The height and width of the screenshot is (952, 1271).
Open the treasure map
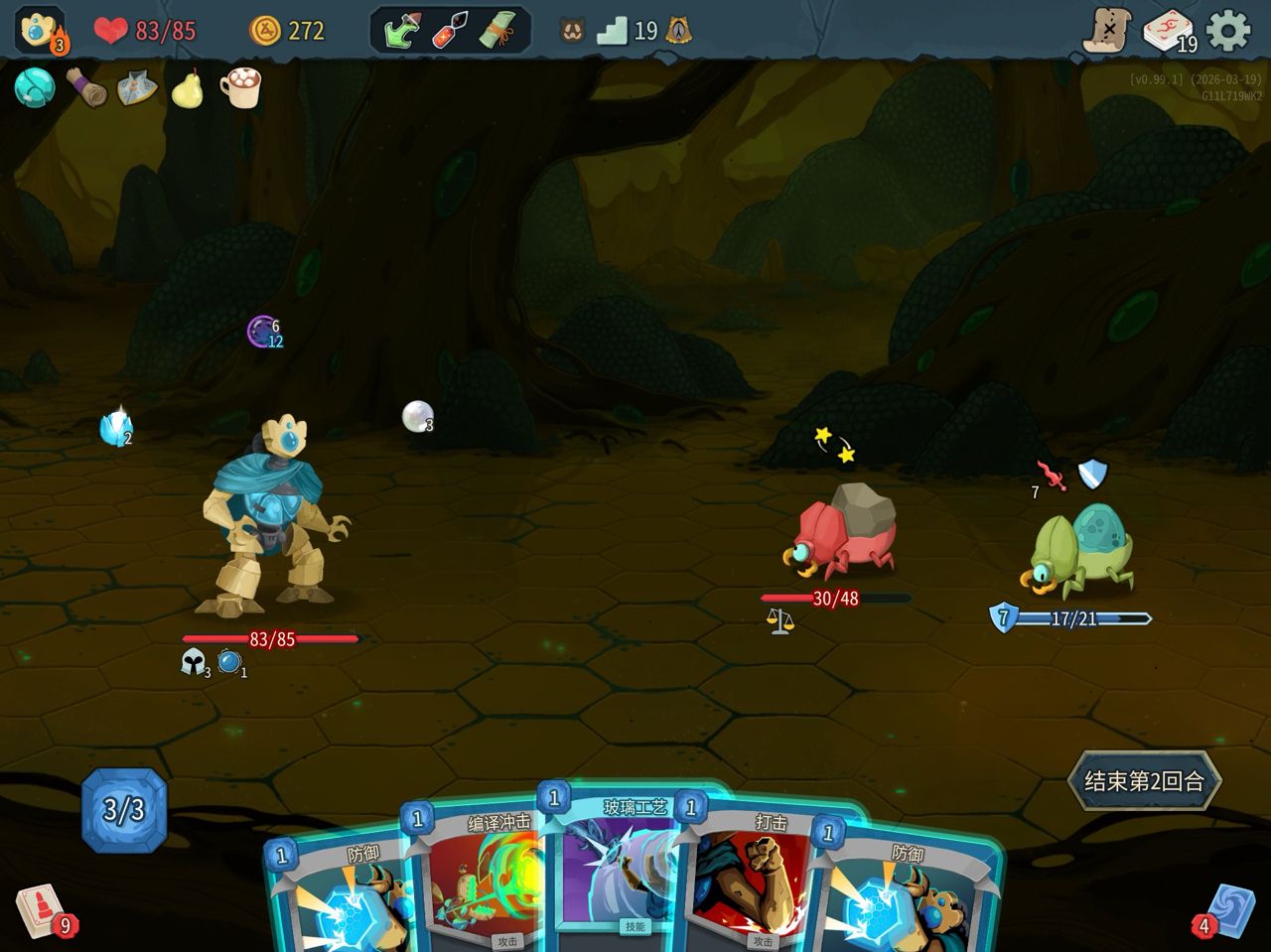click(1106, 31)
